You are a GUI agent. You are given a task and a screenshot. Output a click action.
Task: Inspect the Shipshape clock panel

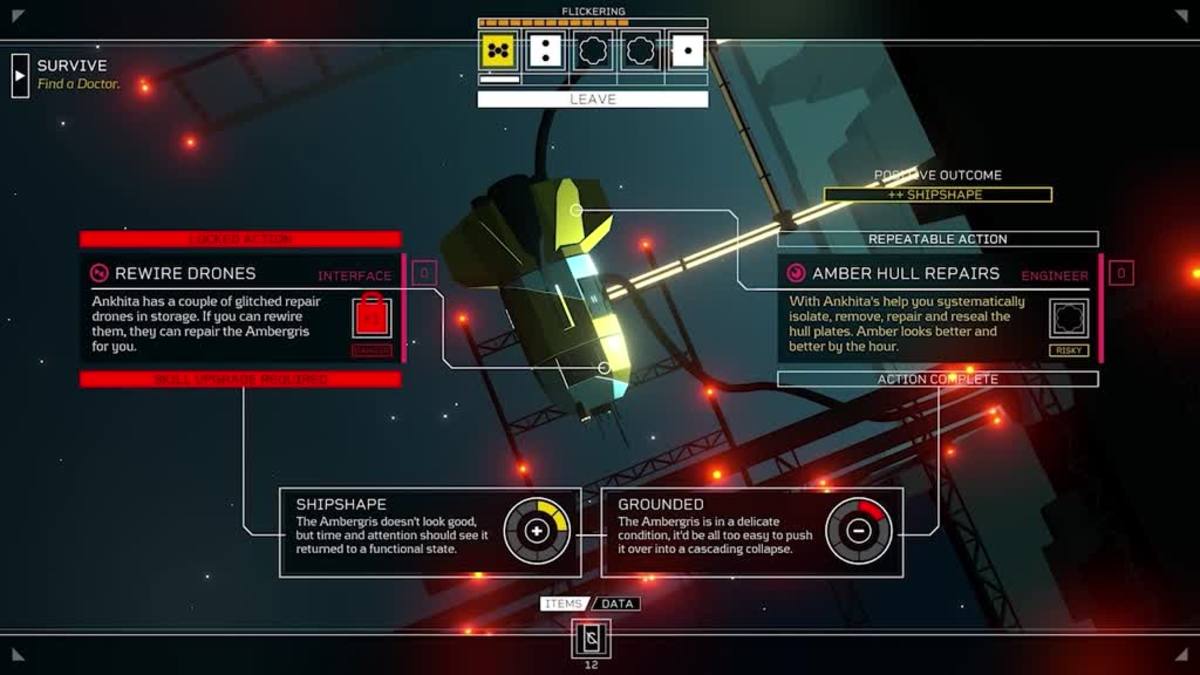tap(430, 532)
